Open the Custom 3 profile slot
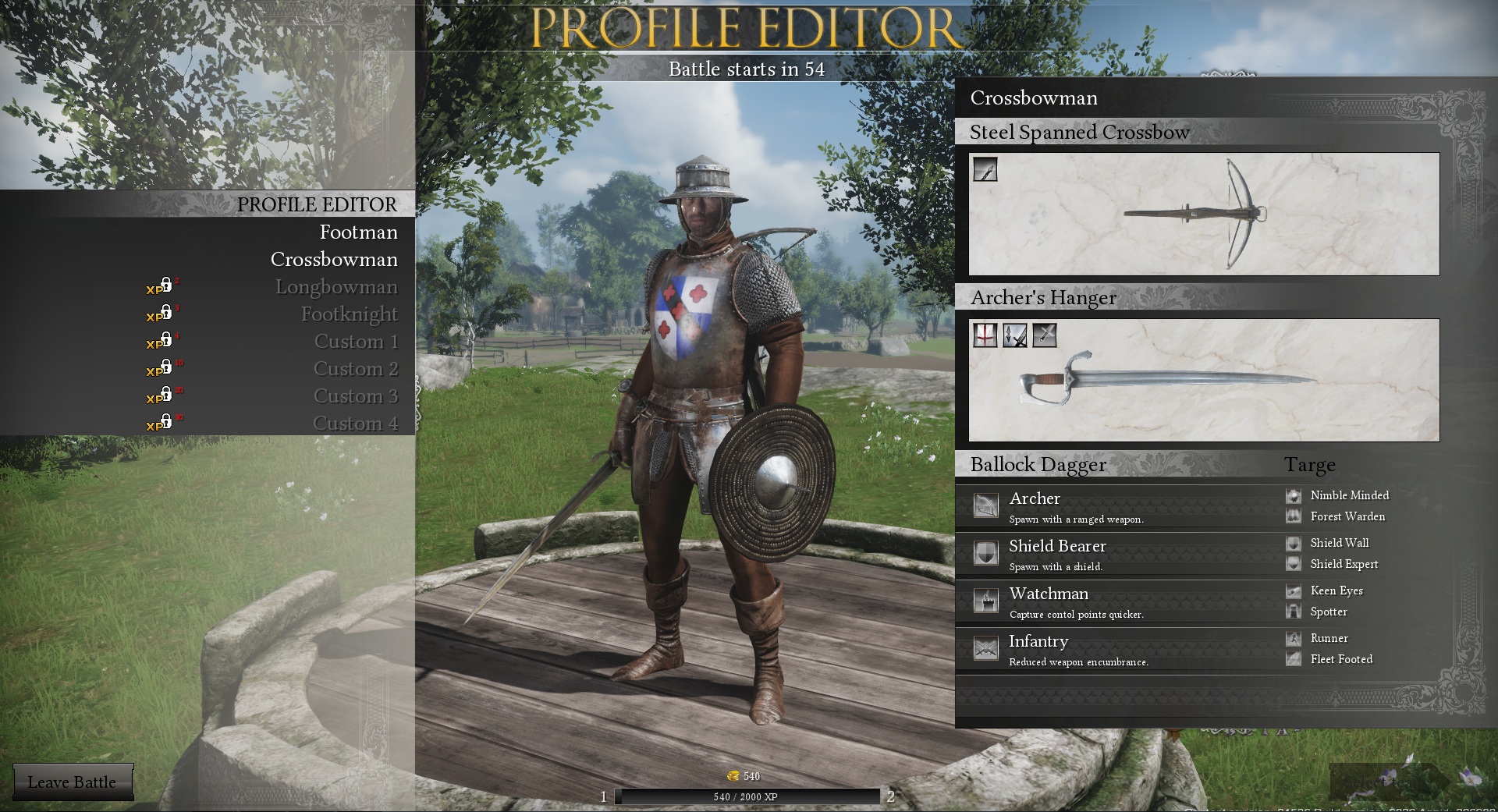1498x812 pixels. (356, 396)
